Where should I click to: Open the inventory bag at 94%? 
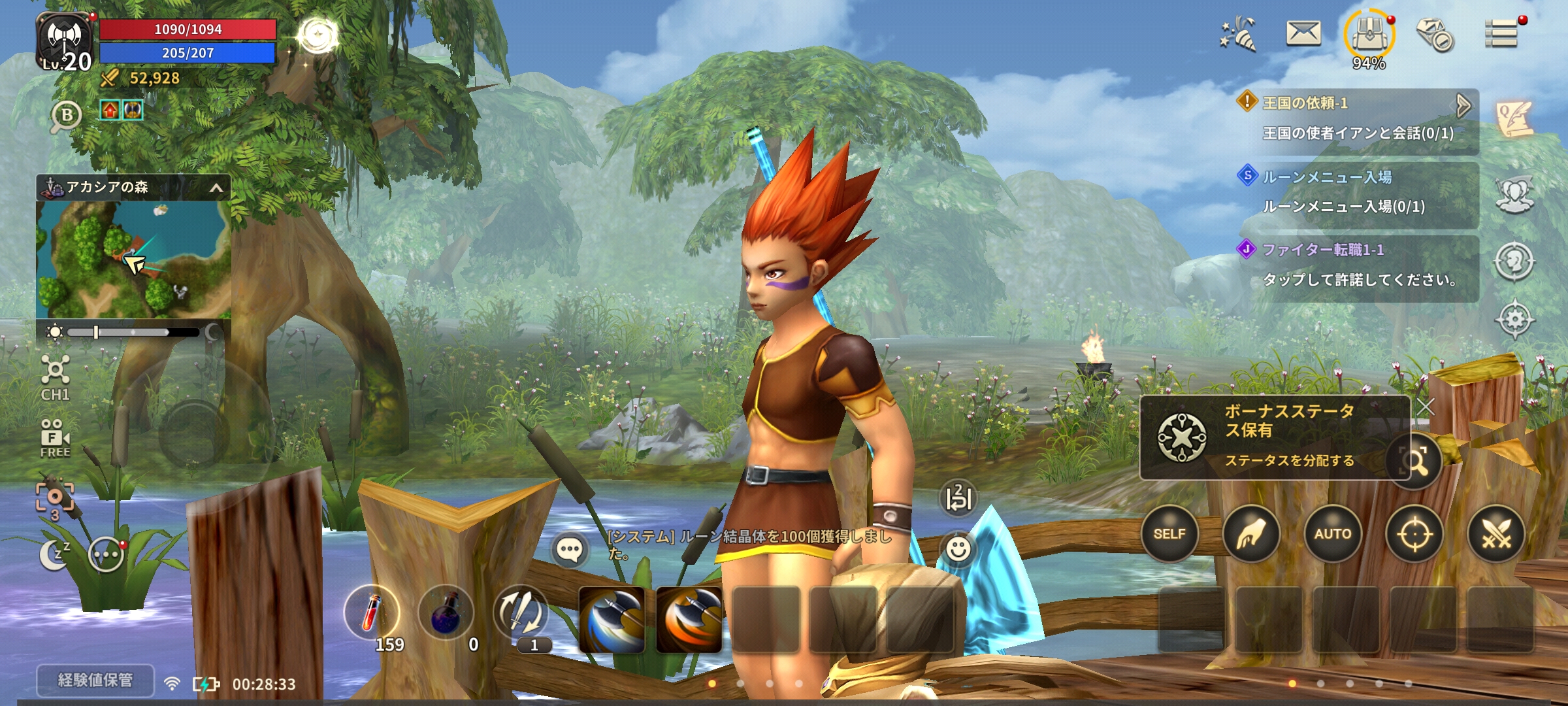[1369, 37]
